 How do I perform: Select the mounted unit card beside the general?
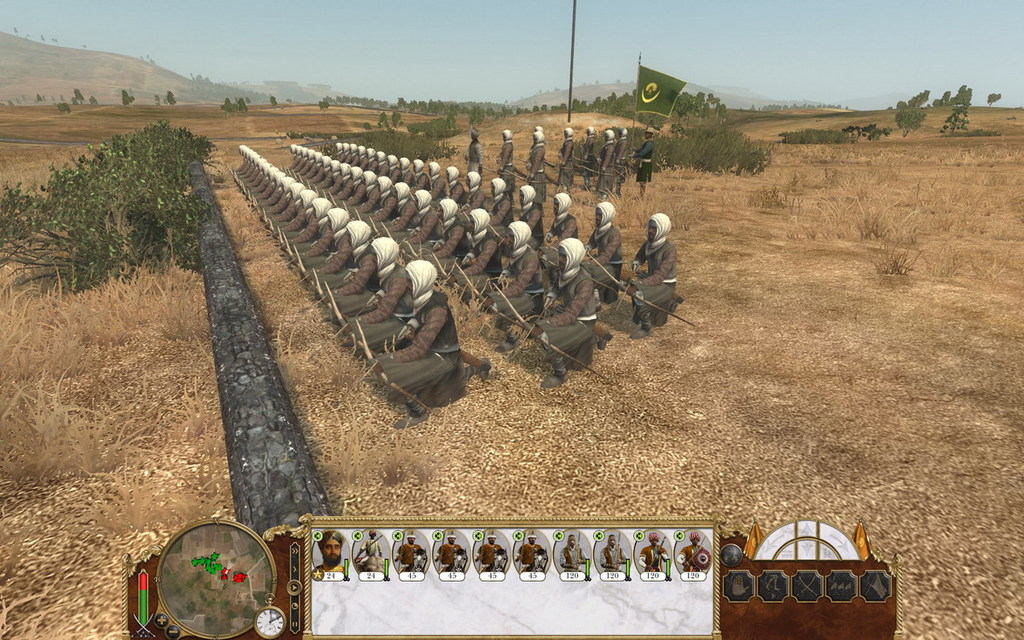coord(371,555)
